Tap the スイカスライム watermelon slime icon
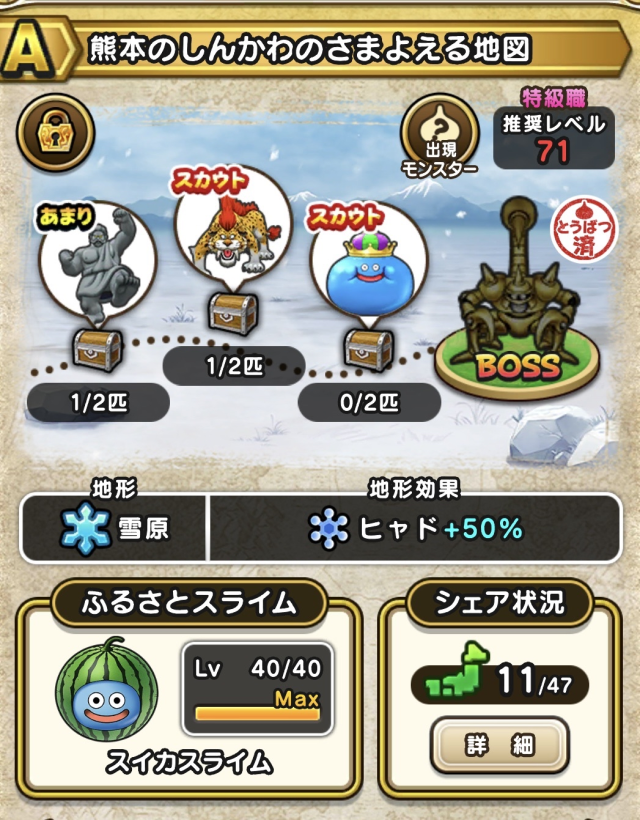 coord(107,690)
